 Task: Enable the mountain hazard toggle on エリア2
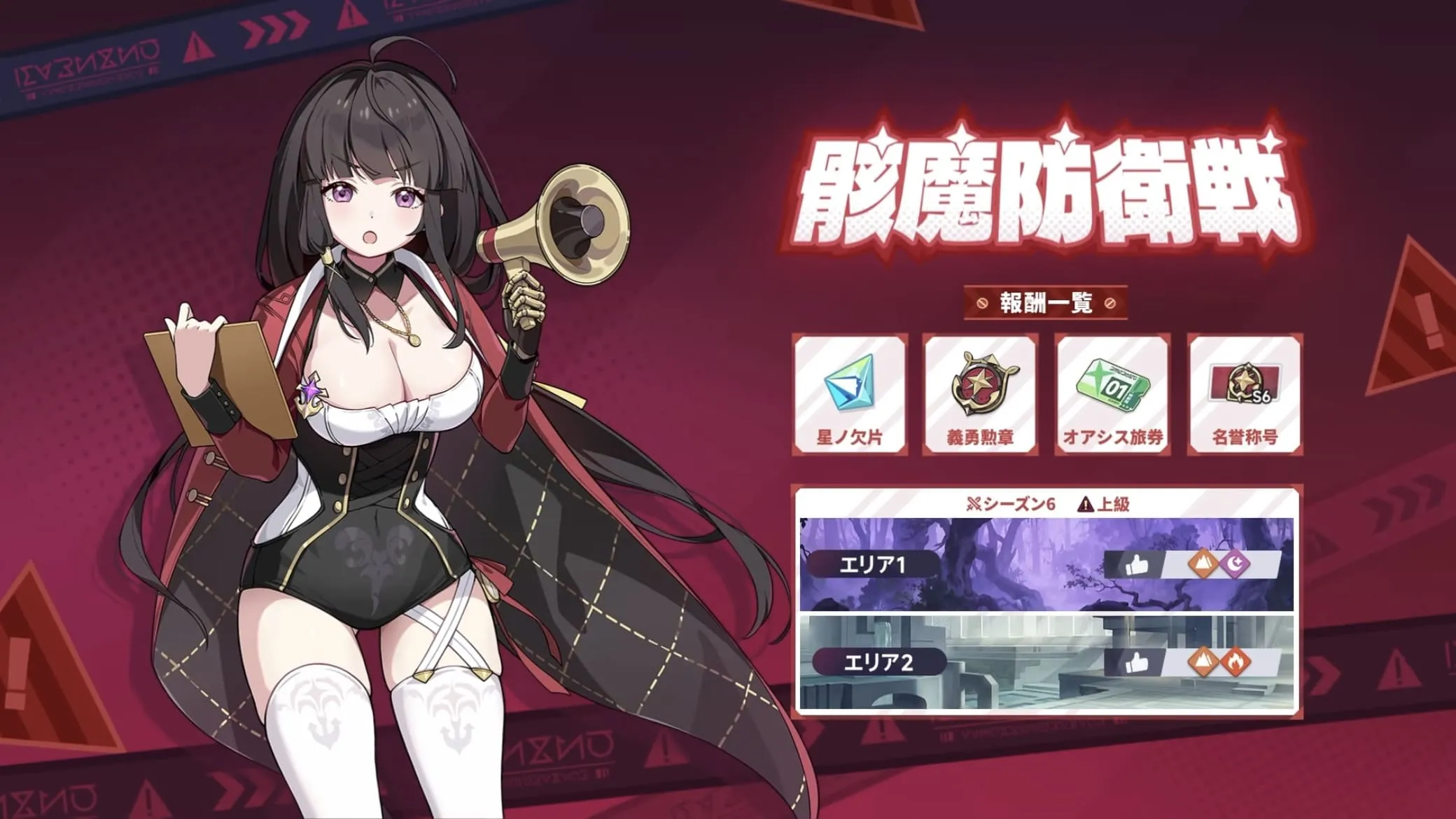click(x=1203, y=661)
